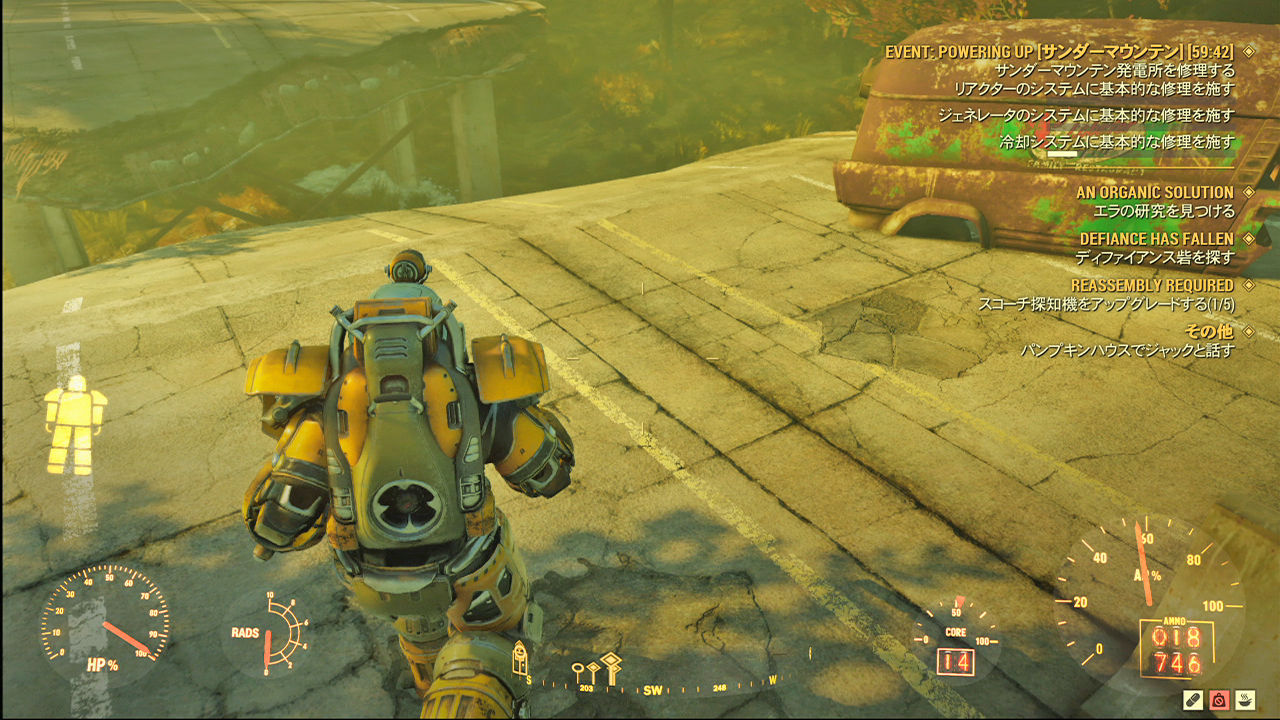Click the hunger food bowl icon
Screen dimensions: 1280x720
[1246, 700]
